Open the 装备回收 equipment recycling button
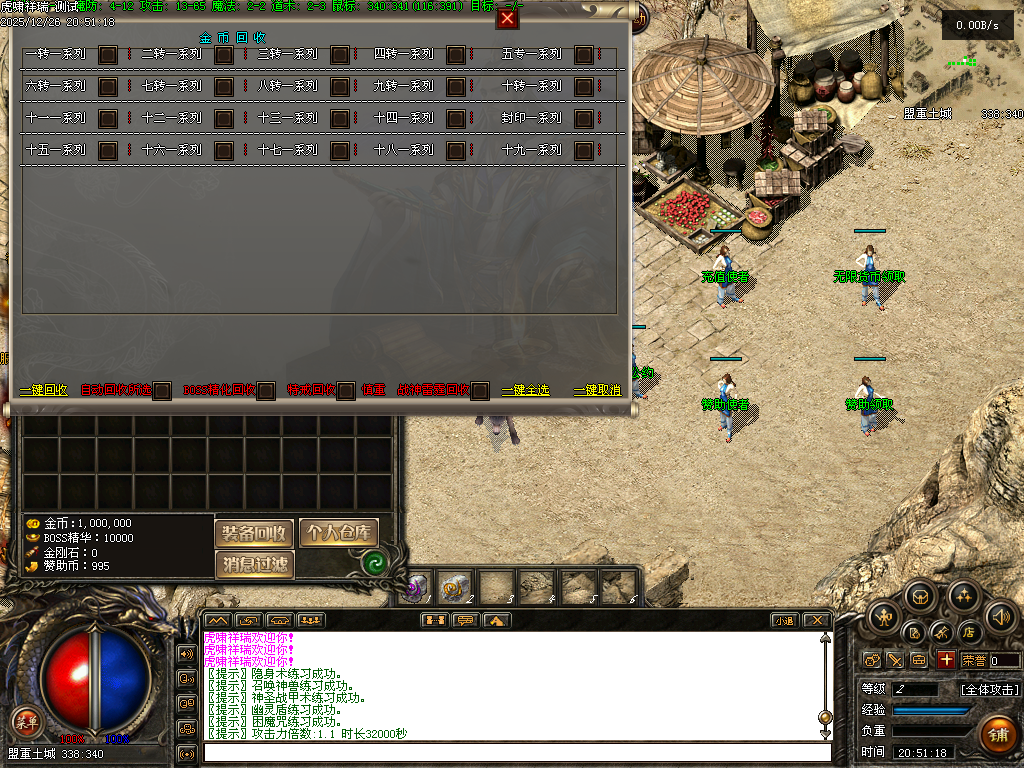 (254, 533)
